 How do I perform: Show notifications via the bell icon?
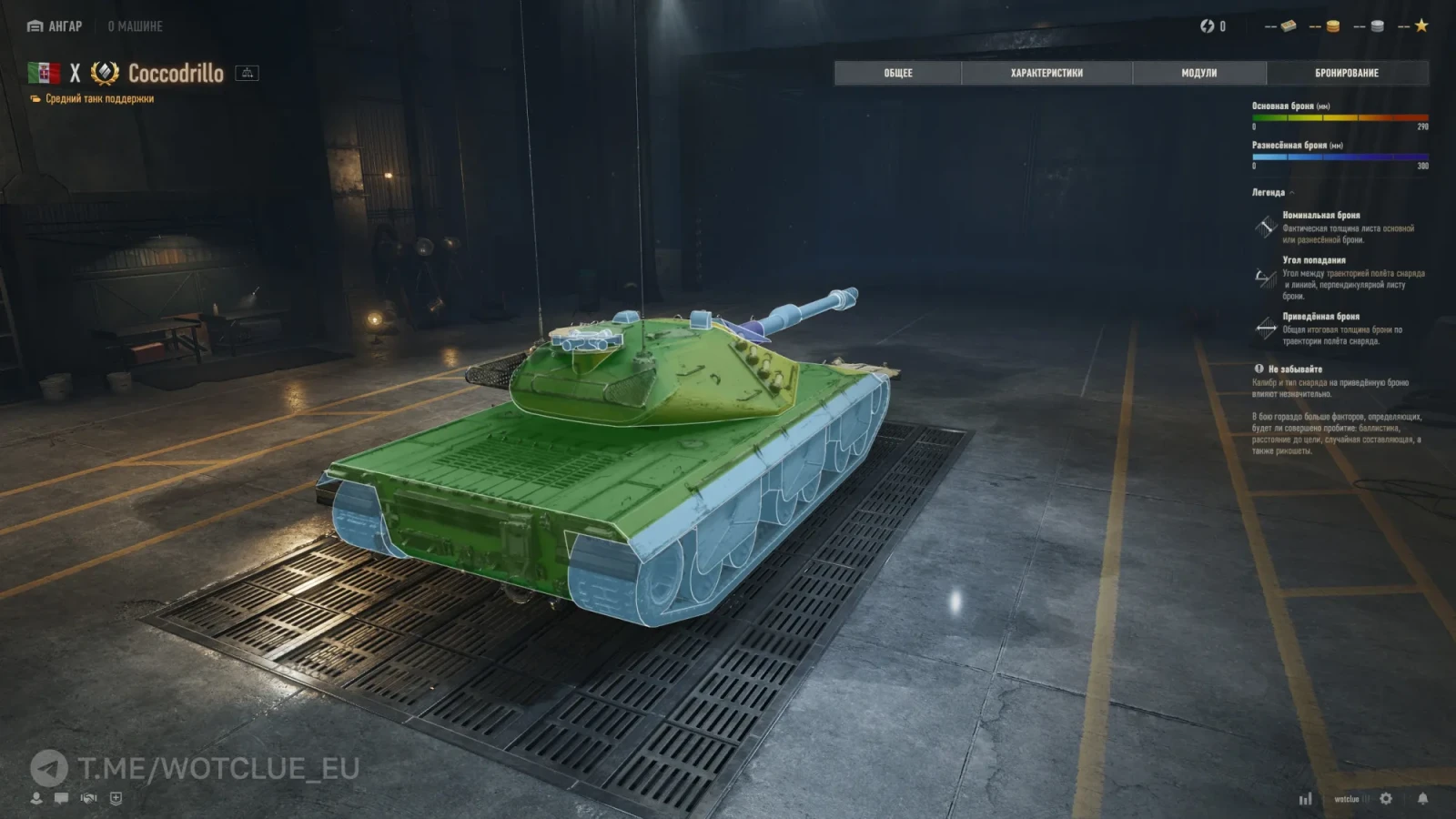(x=1422, y=798)
